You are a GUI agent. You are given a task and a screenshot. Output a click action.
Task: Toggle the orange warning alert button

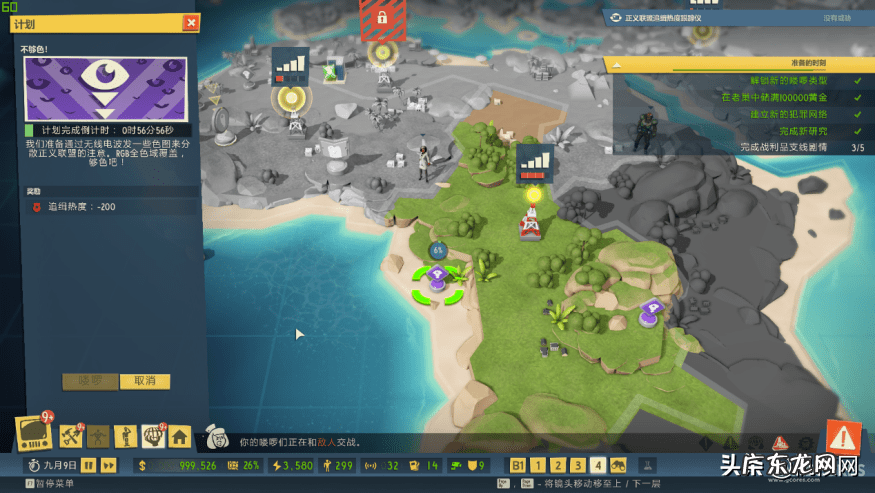point(843,437)
